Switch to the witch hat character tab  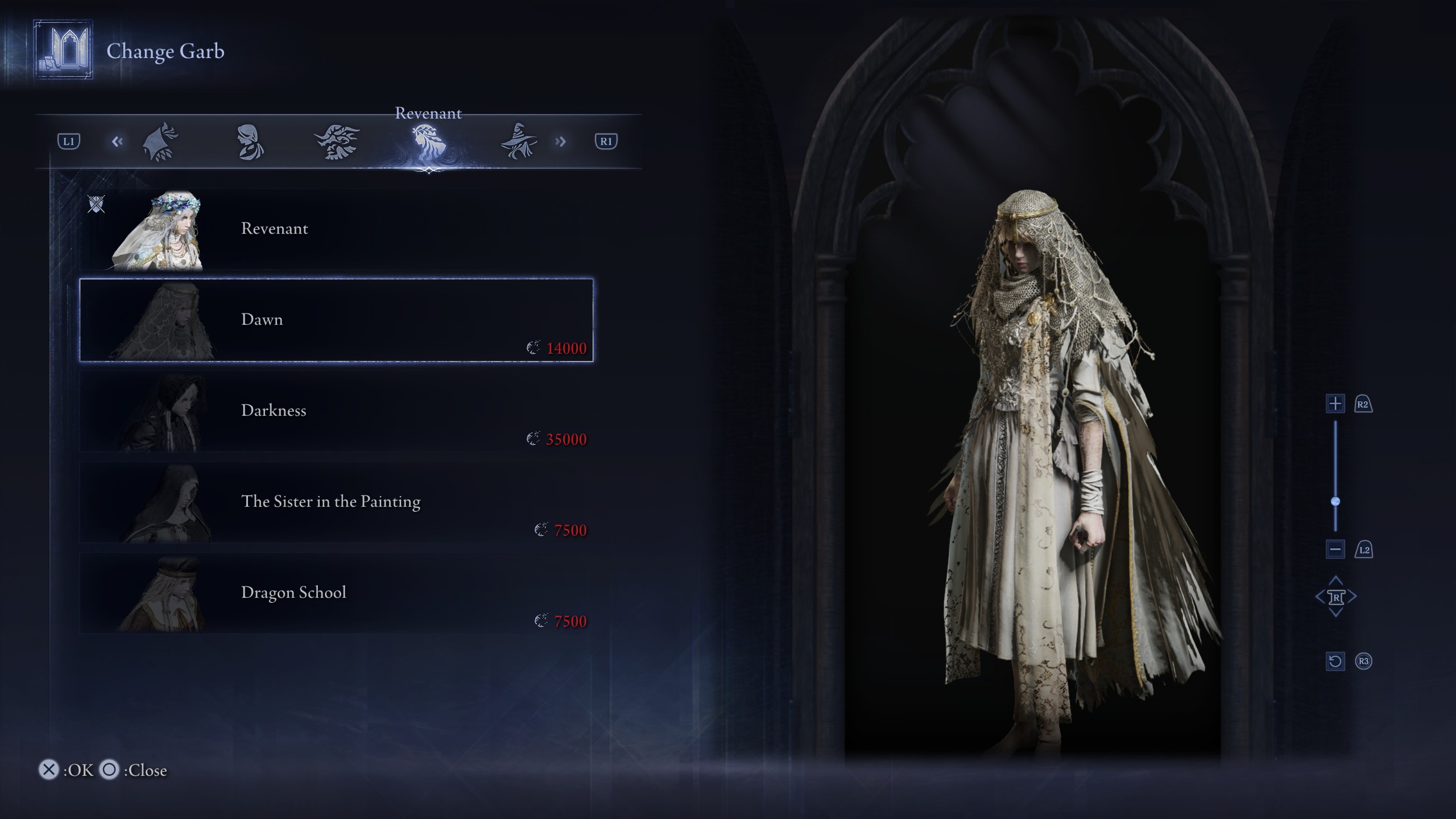point(518,142)
